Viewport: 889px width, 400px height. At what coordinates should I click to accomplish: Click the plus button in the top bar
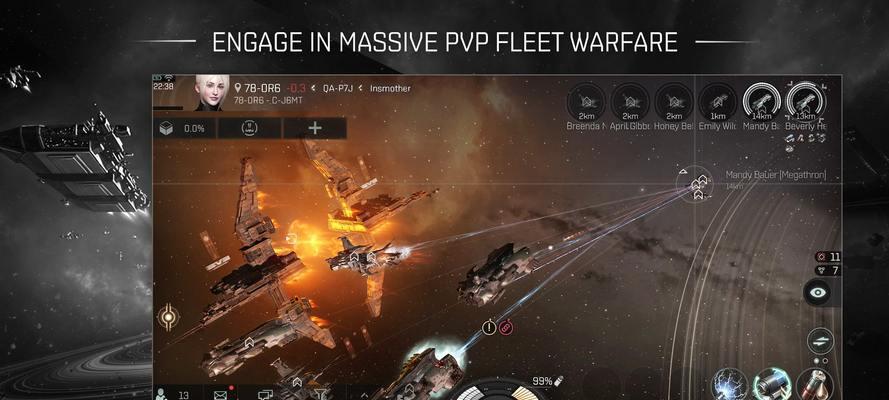[x=315, y=128]
